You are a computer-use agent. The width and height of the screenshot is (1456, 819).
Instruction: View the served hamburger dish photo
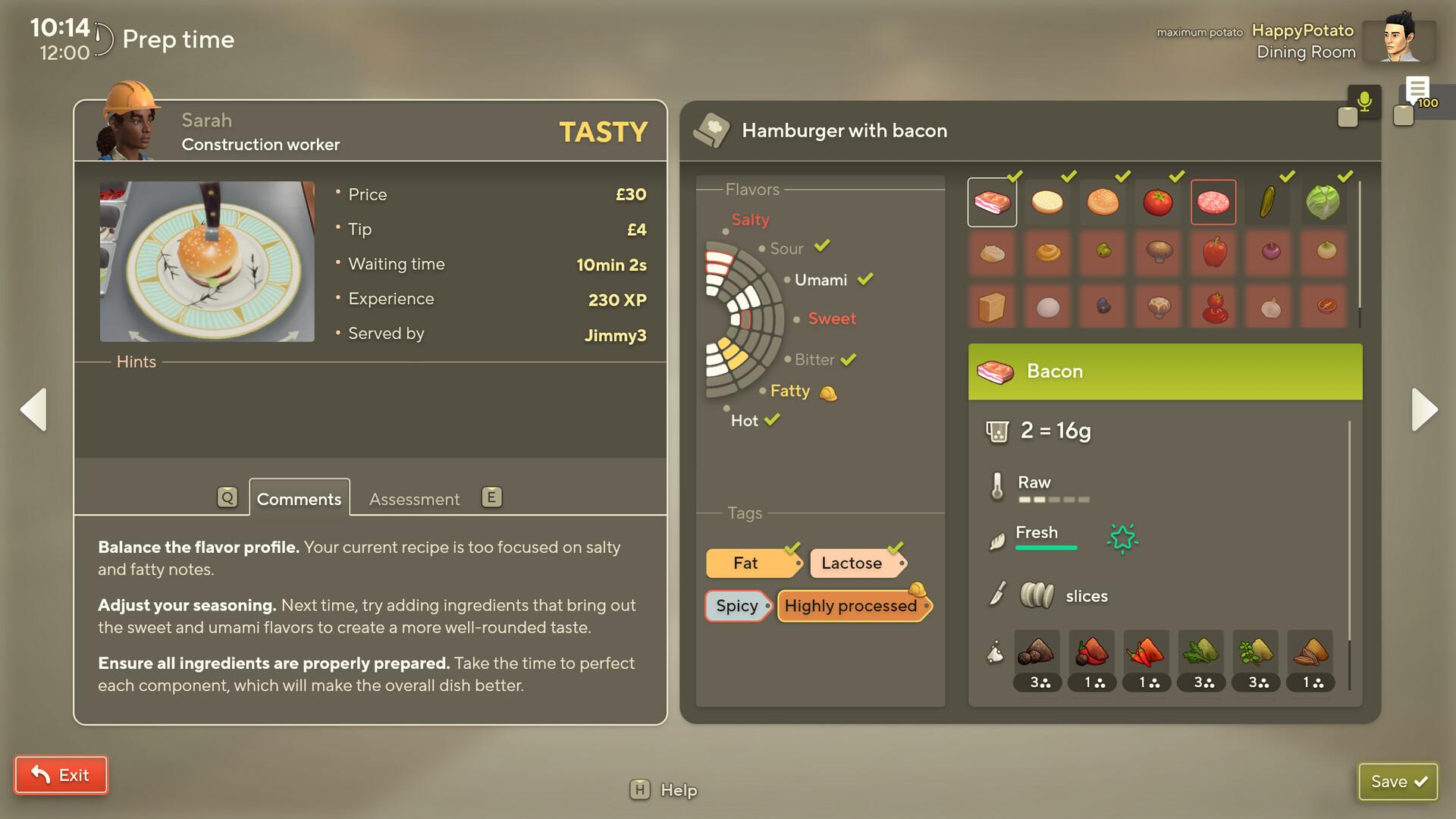click(x=207, y=262)
